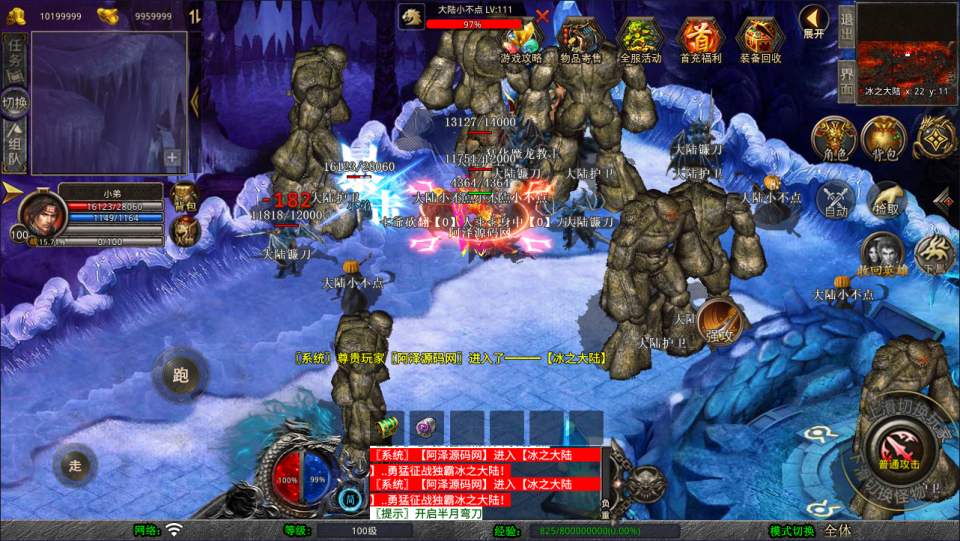
Task: Switch to 跑 run movement mode
Action: pos(180,375)
